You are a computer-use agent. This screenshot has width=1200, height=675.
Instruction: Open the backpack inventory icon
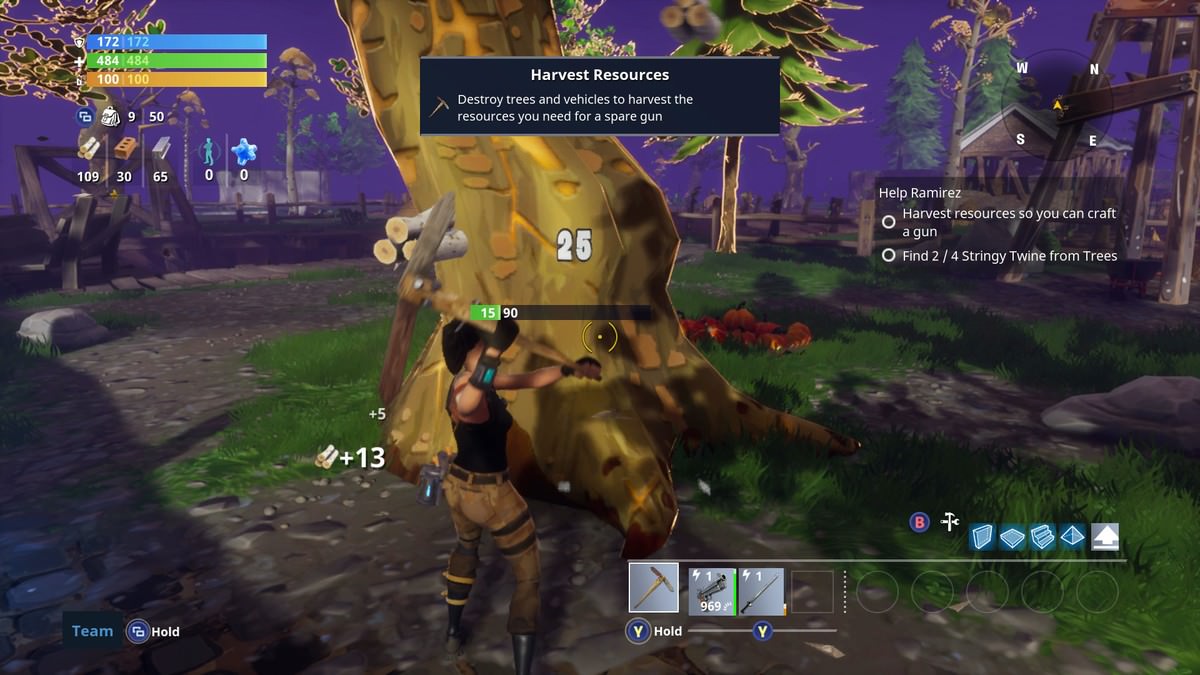click(x=110, y=116)
